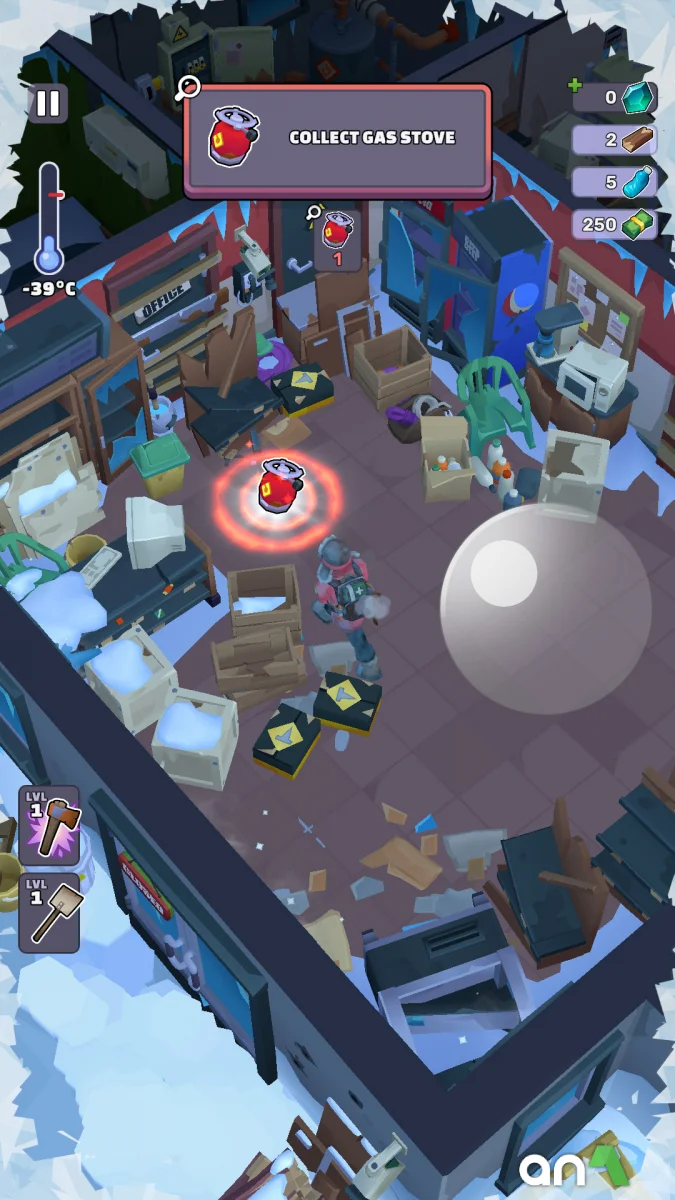The image size is (675, 1200).
Task: Open the cash counter showing 250
Action: (614, 224)
